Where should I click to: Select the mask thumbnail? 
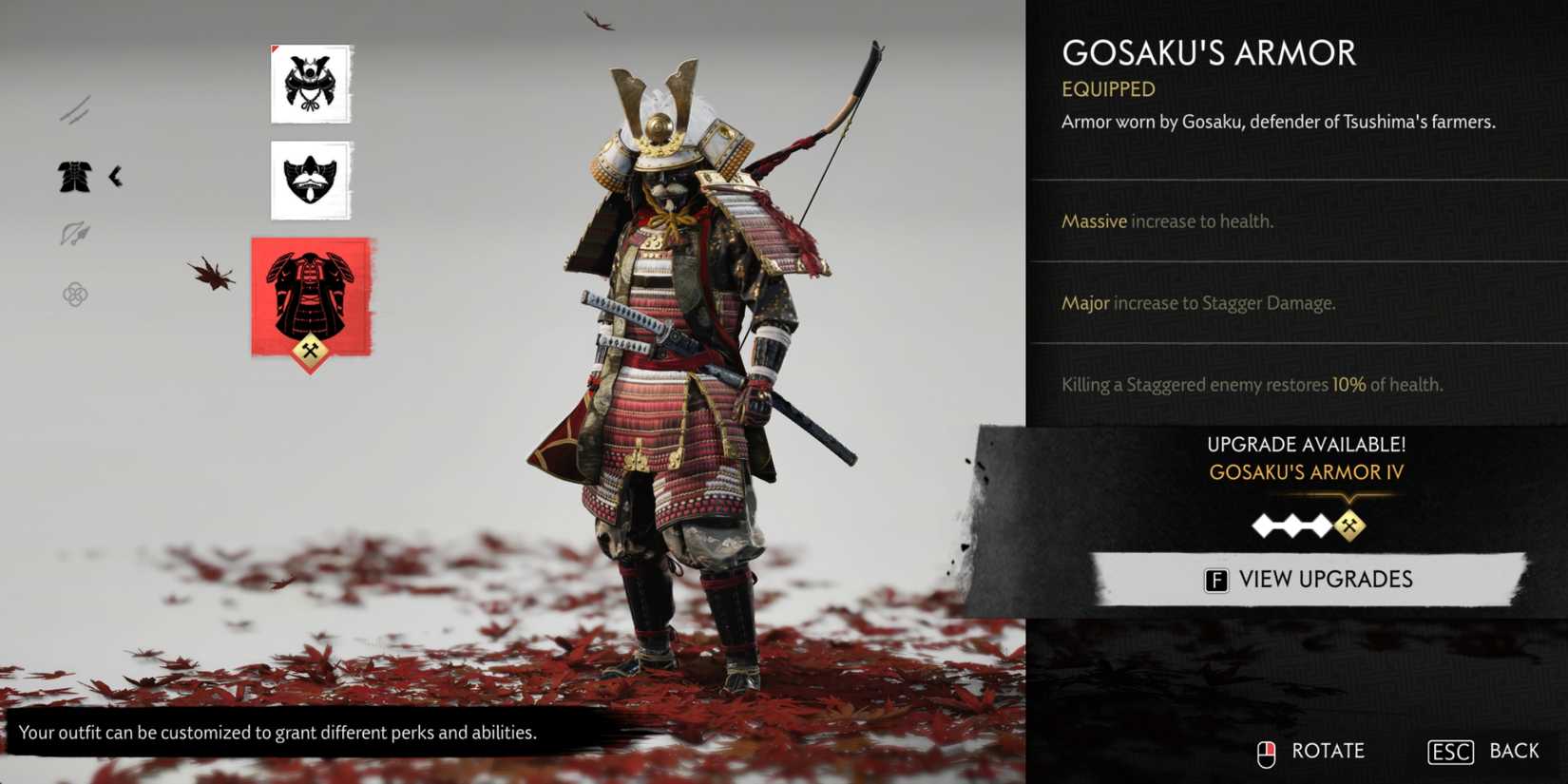click(311, 181)
